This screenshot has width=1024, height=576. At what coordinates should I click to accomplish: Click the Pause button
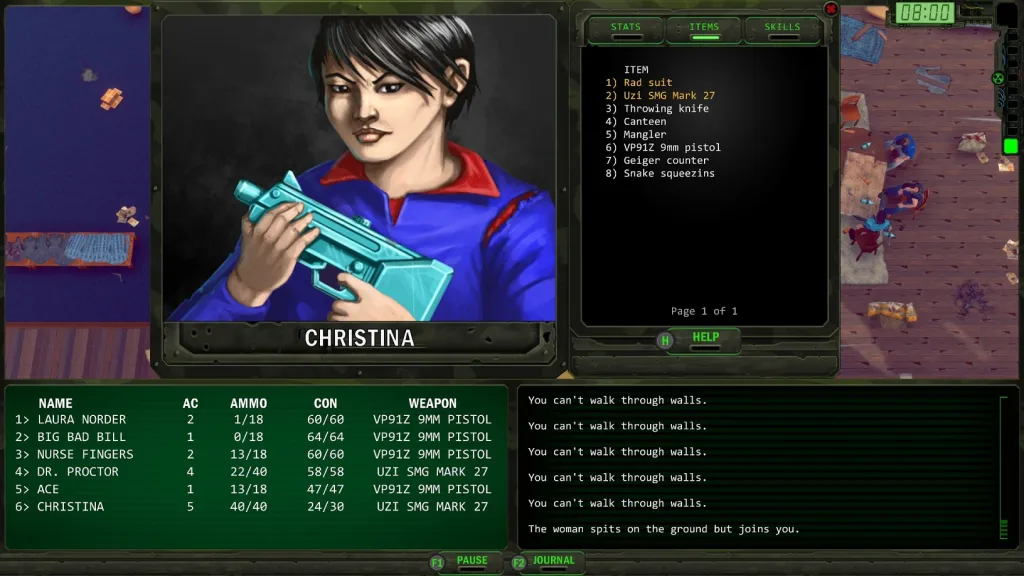click(x=471, y=562)
